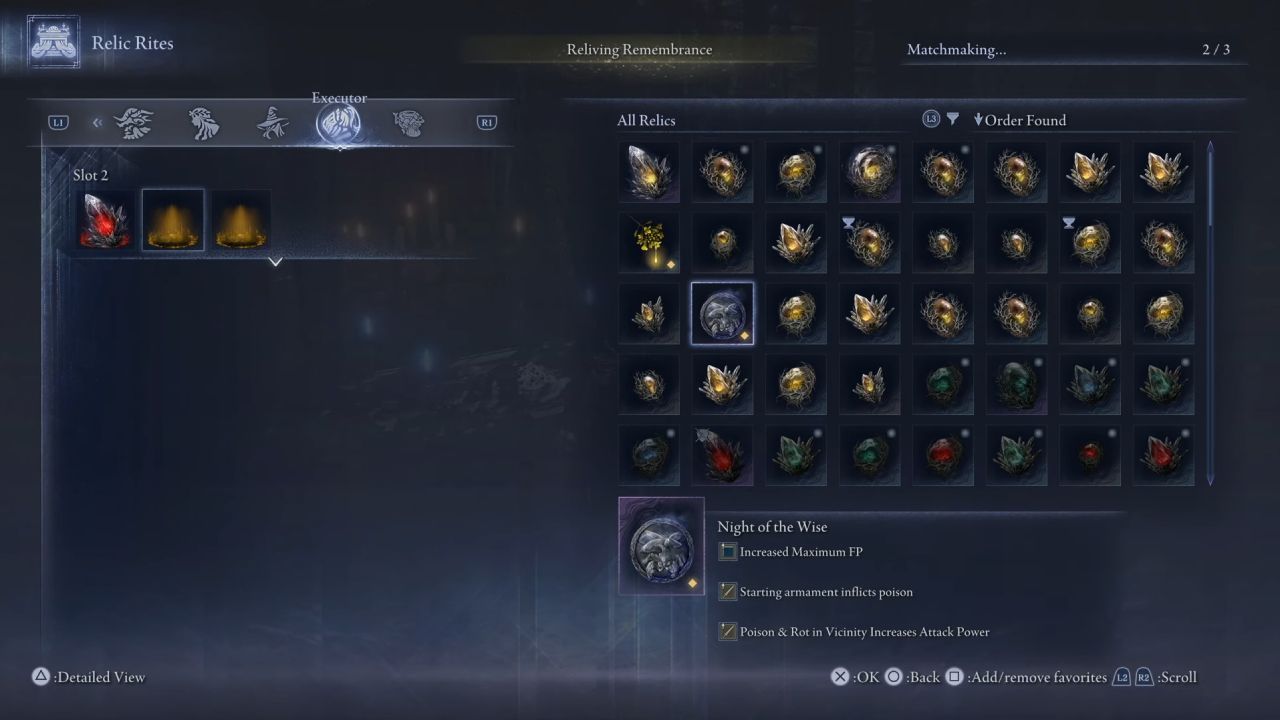Viewport: 1280px width, 720px height.
Task: Switch to the character tab right of Executor
Action: 408,123
